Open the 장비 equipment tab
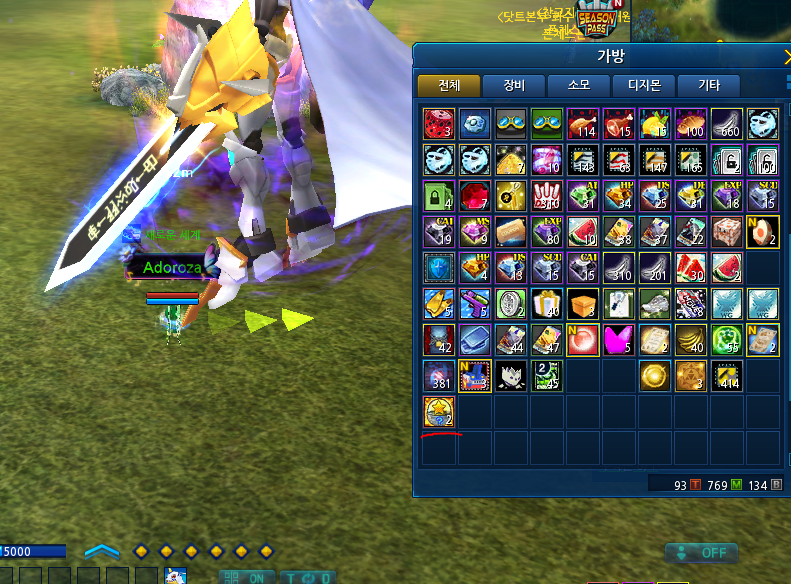The width and height of the screenshot is (791, 584). 513,86
